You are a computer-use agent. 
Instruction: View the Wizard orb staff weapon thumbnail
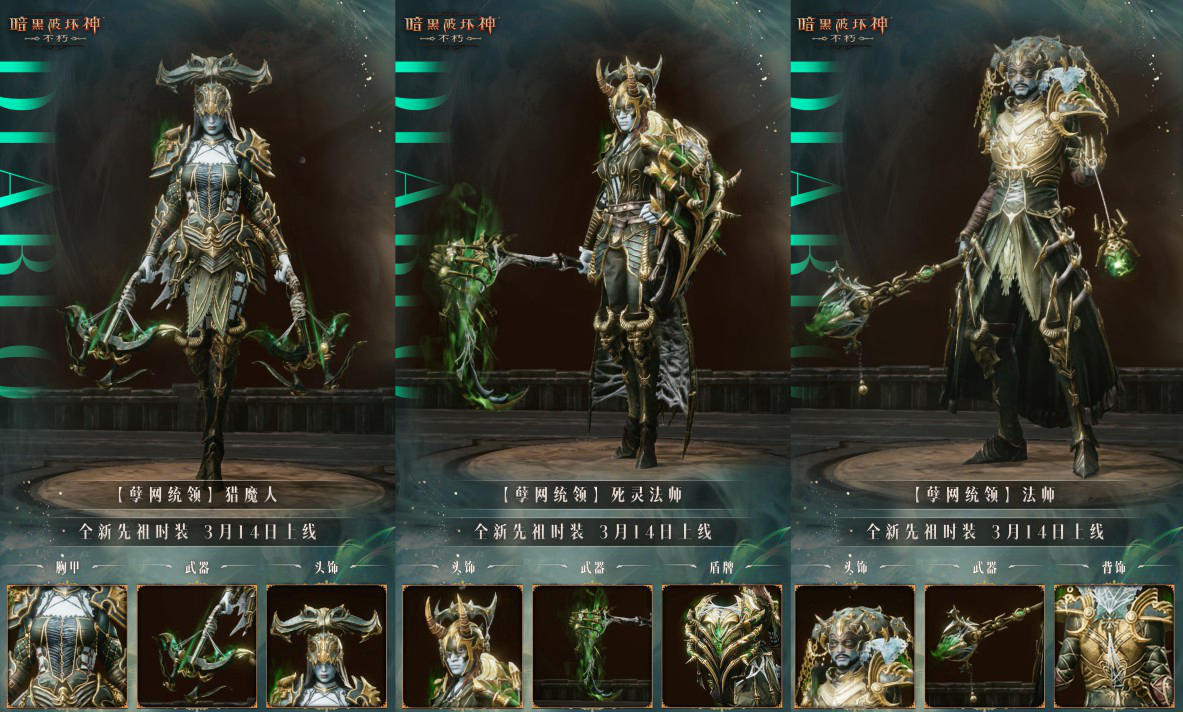[x=984, y=646]
